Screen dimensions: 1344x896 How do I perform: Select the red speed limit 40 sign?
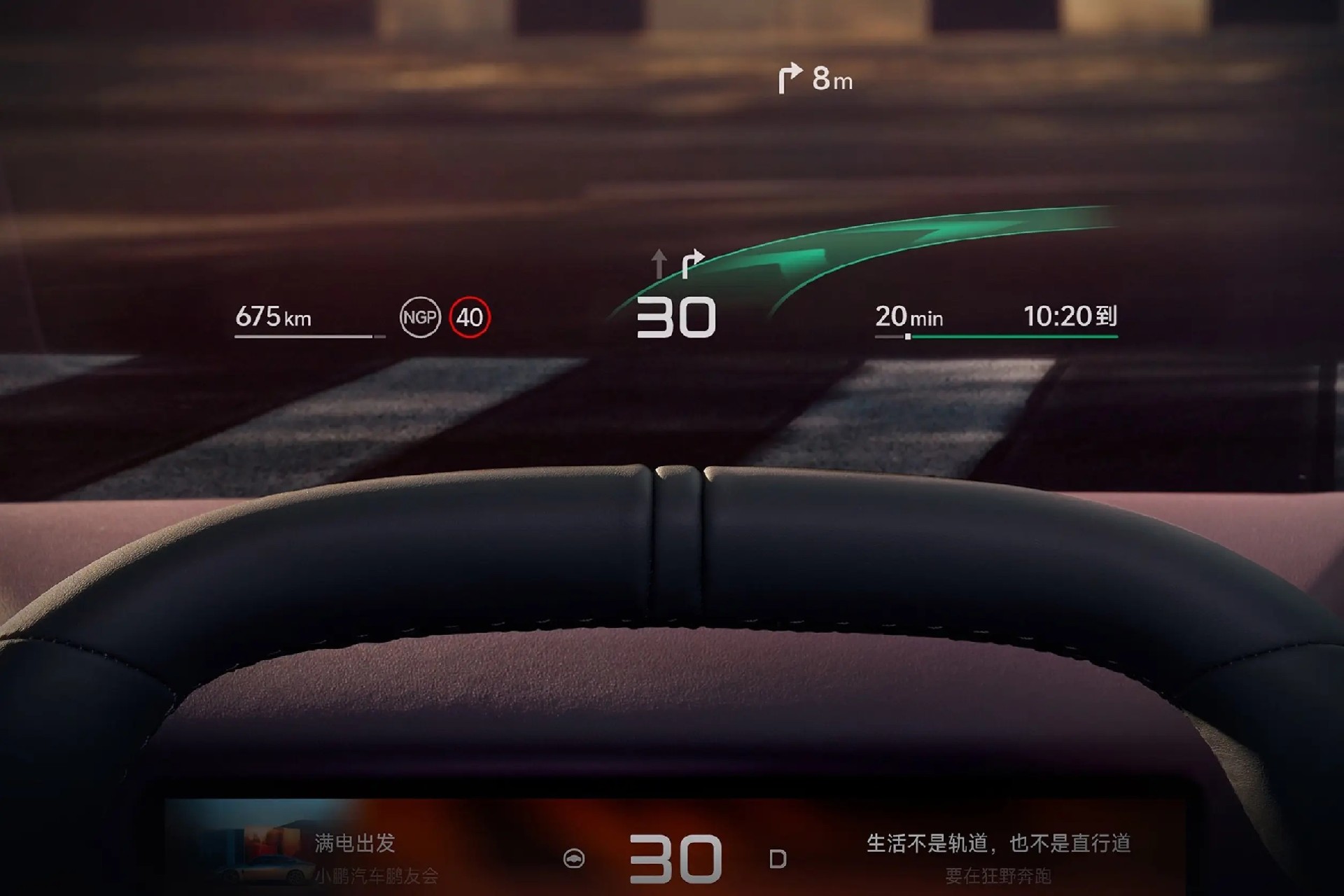[470, 317]
